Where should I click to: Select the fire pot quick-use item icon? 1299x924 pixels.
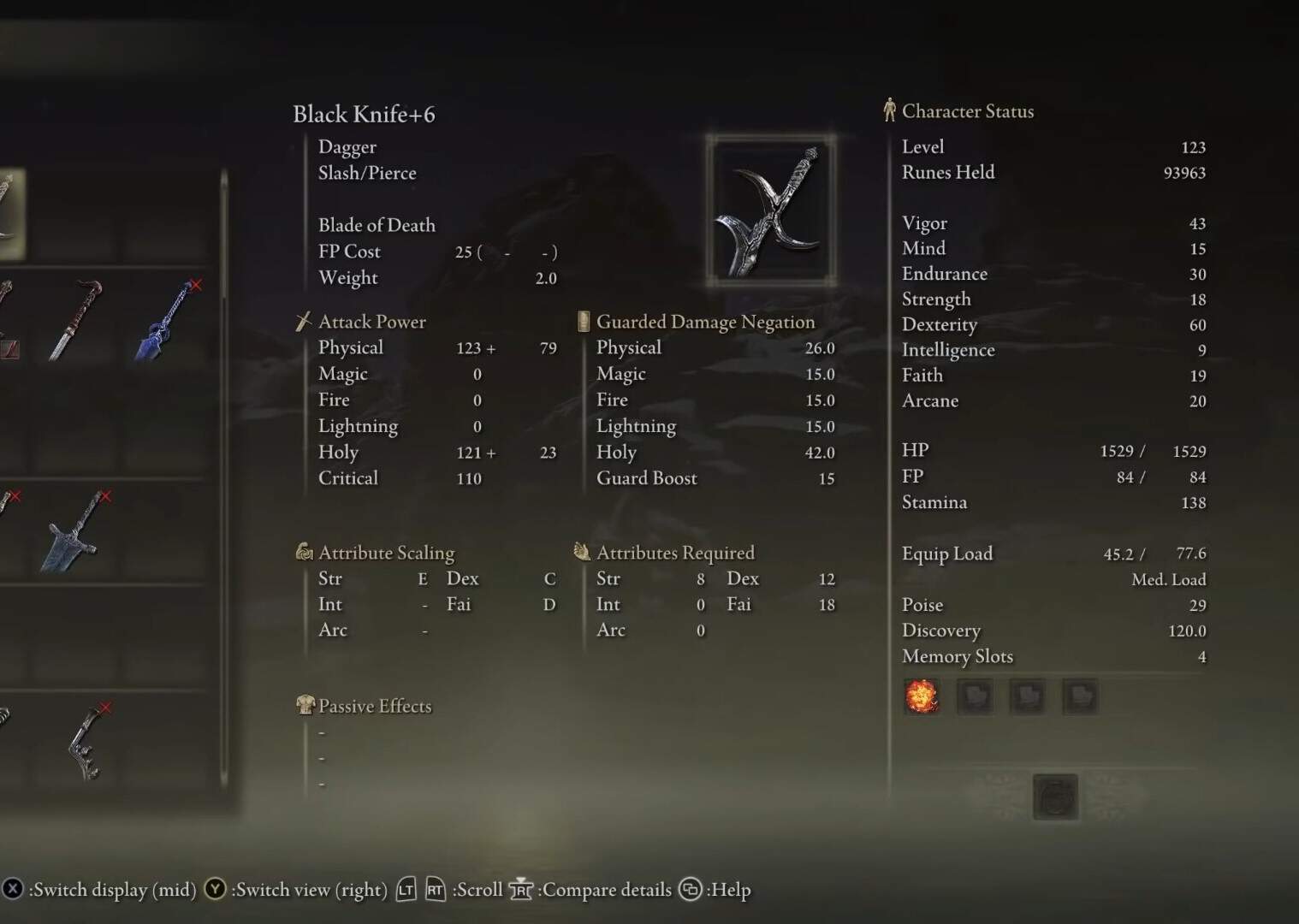click(x=922, y=696)
